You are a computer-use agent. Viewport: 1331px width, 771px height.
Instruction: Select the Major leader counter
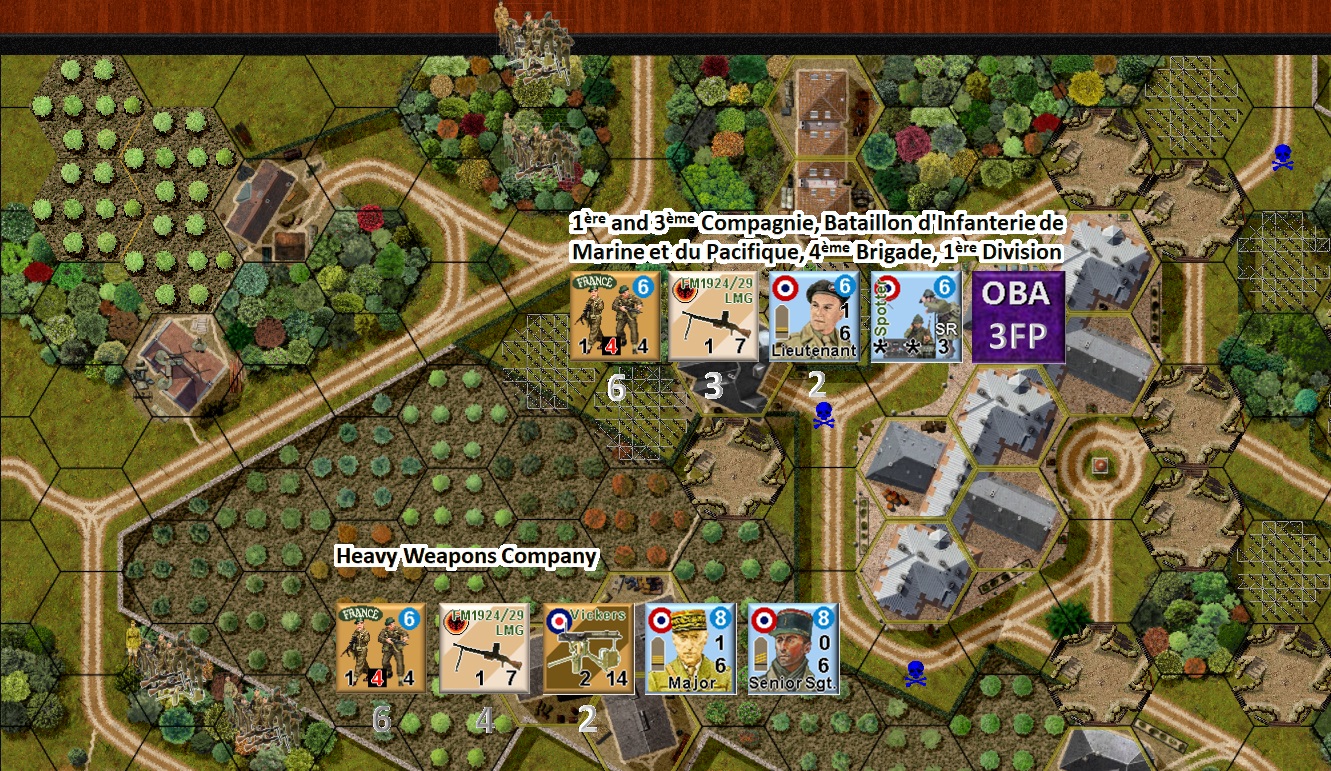coord(688,648)
